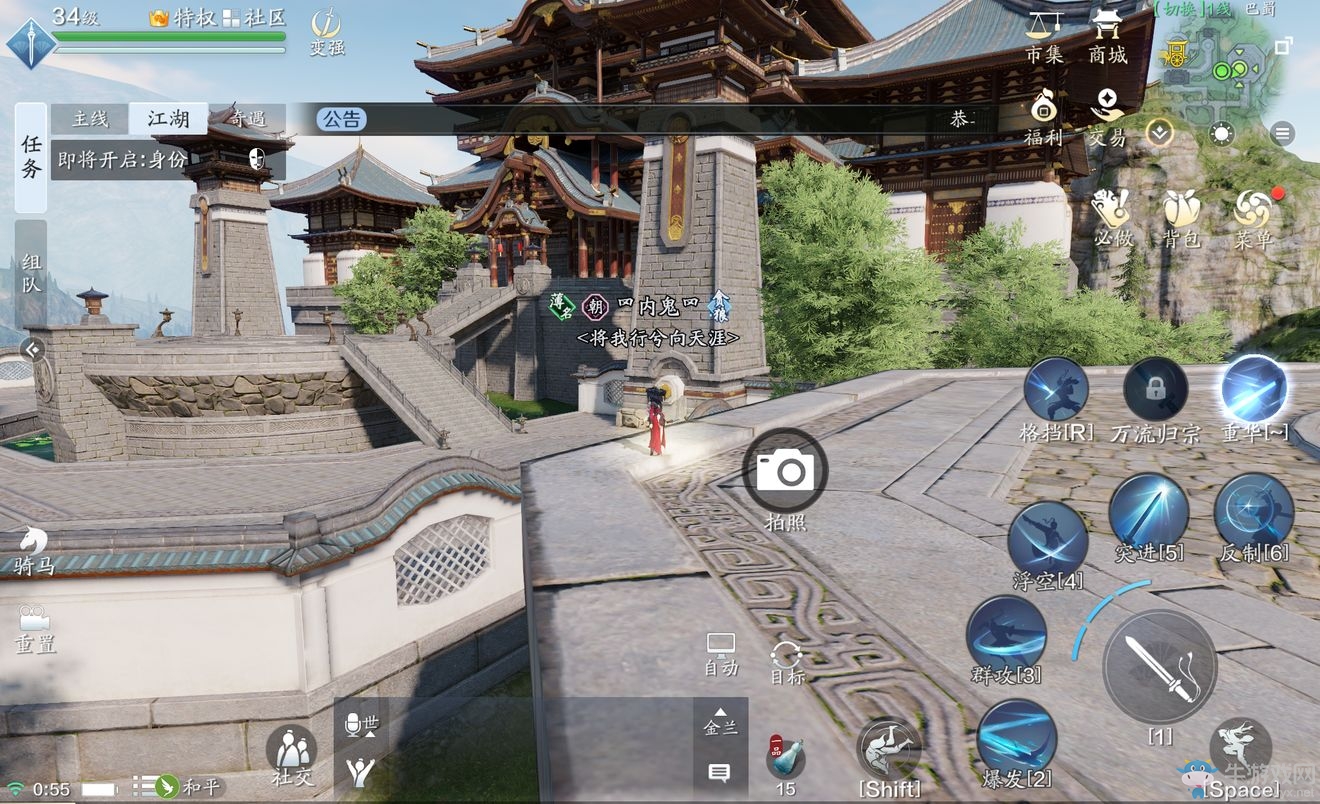The width and height of the screenshot is (1320, 804).
Task: Use the 突进 dash skill
Action: 1148,514
